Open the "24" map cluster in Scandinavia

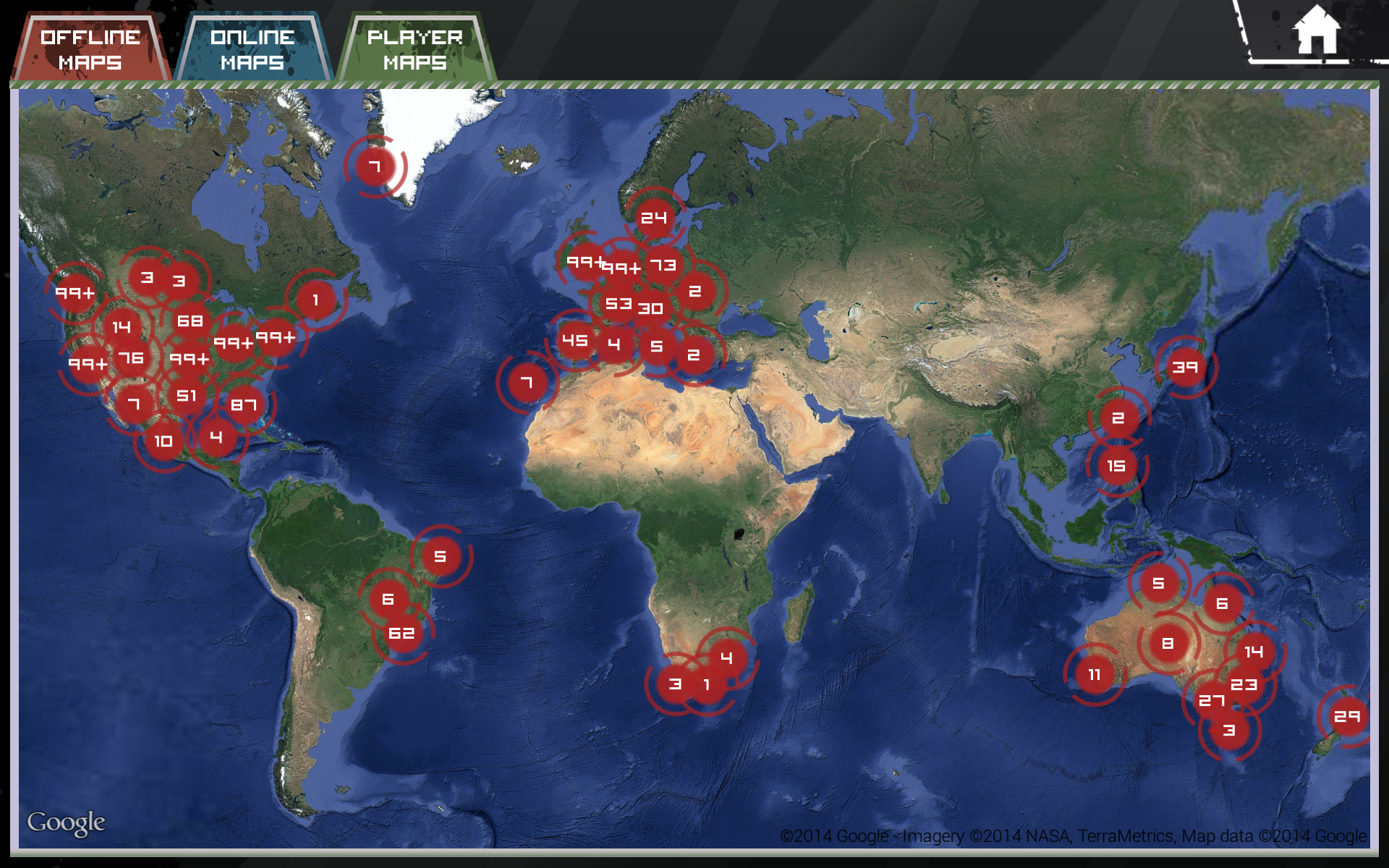[x=653, y=216]
